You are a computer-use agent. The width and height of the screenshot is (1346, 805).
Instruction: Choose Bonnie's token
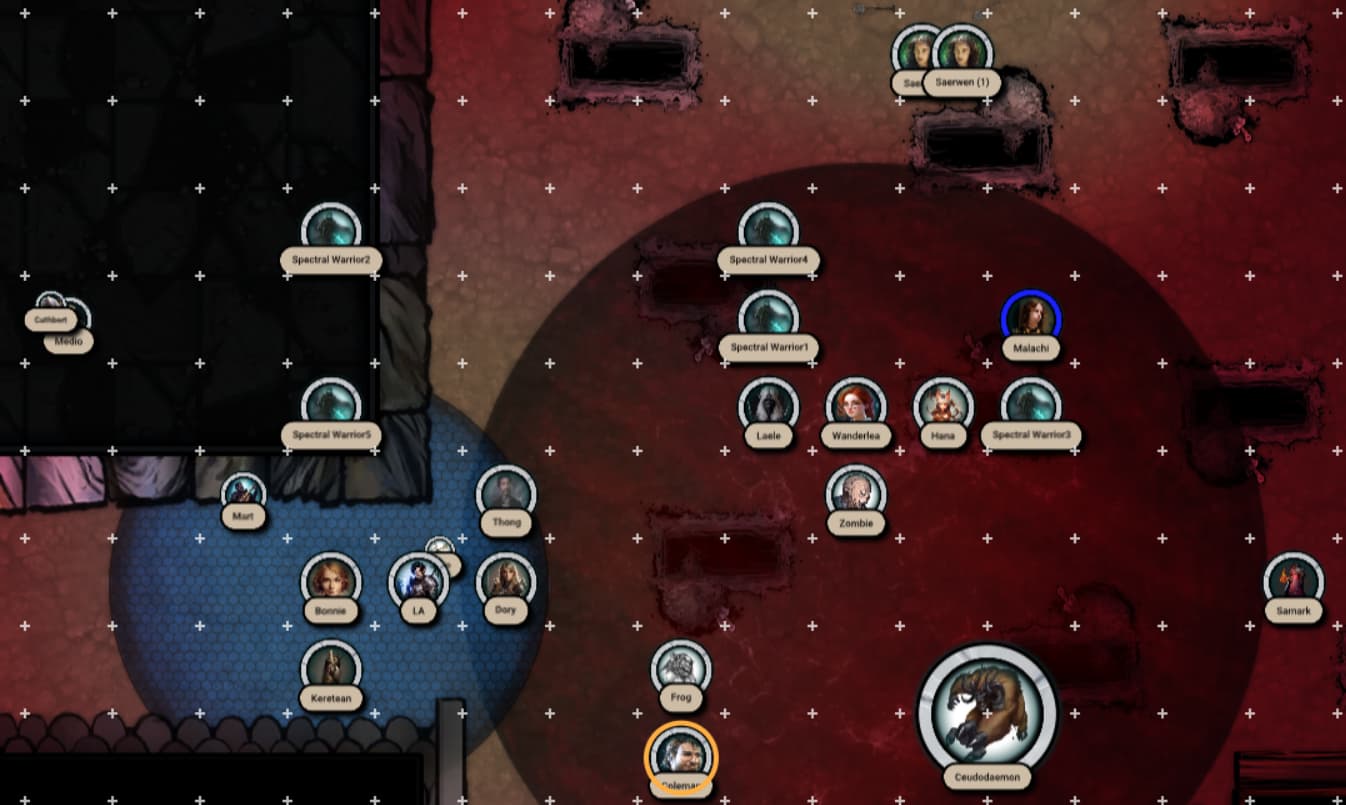coord(330,580)
